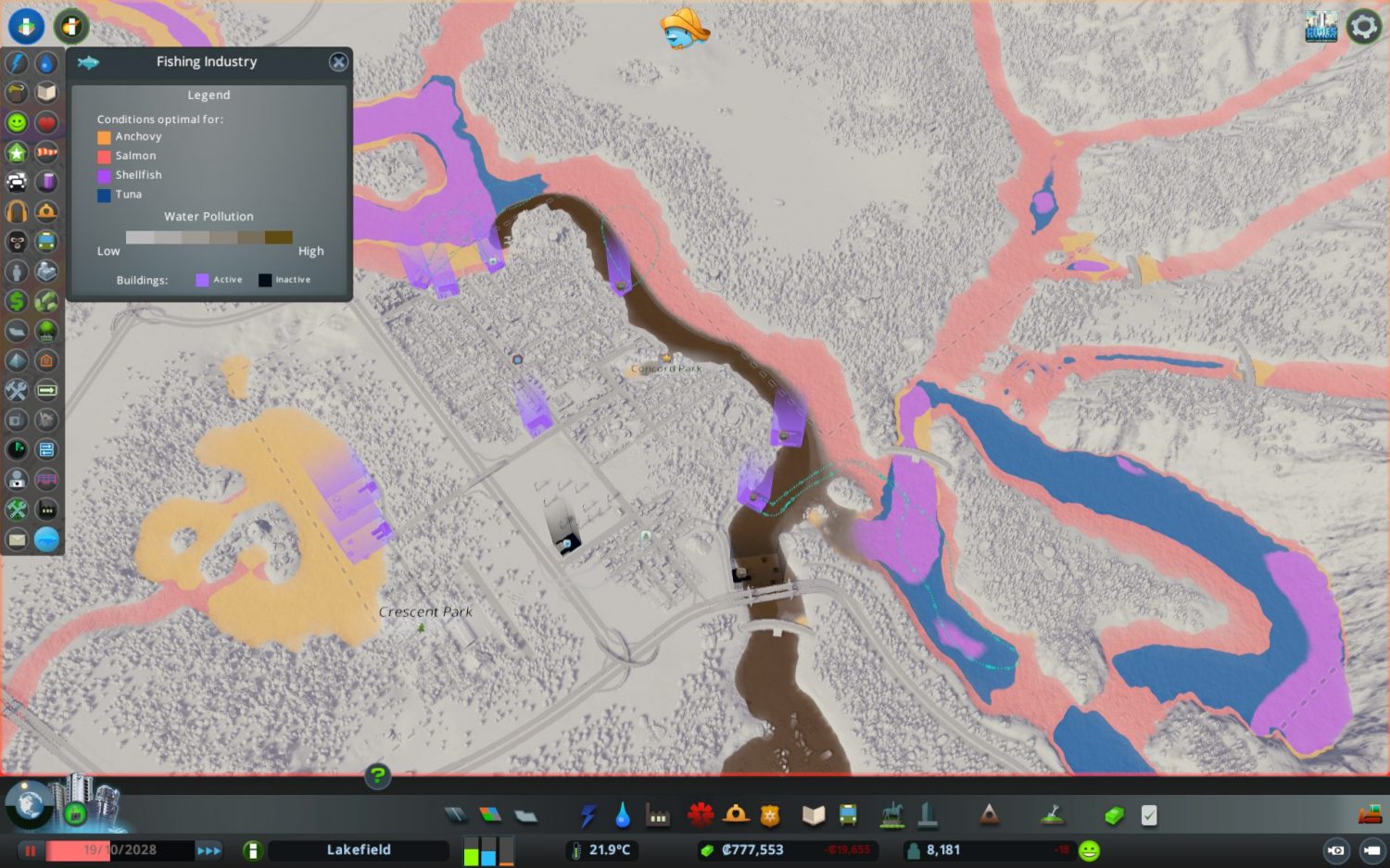1390x868 pixels.
Task: Open the Lakefield city info panel
Action: [359, 850]
